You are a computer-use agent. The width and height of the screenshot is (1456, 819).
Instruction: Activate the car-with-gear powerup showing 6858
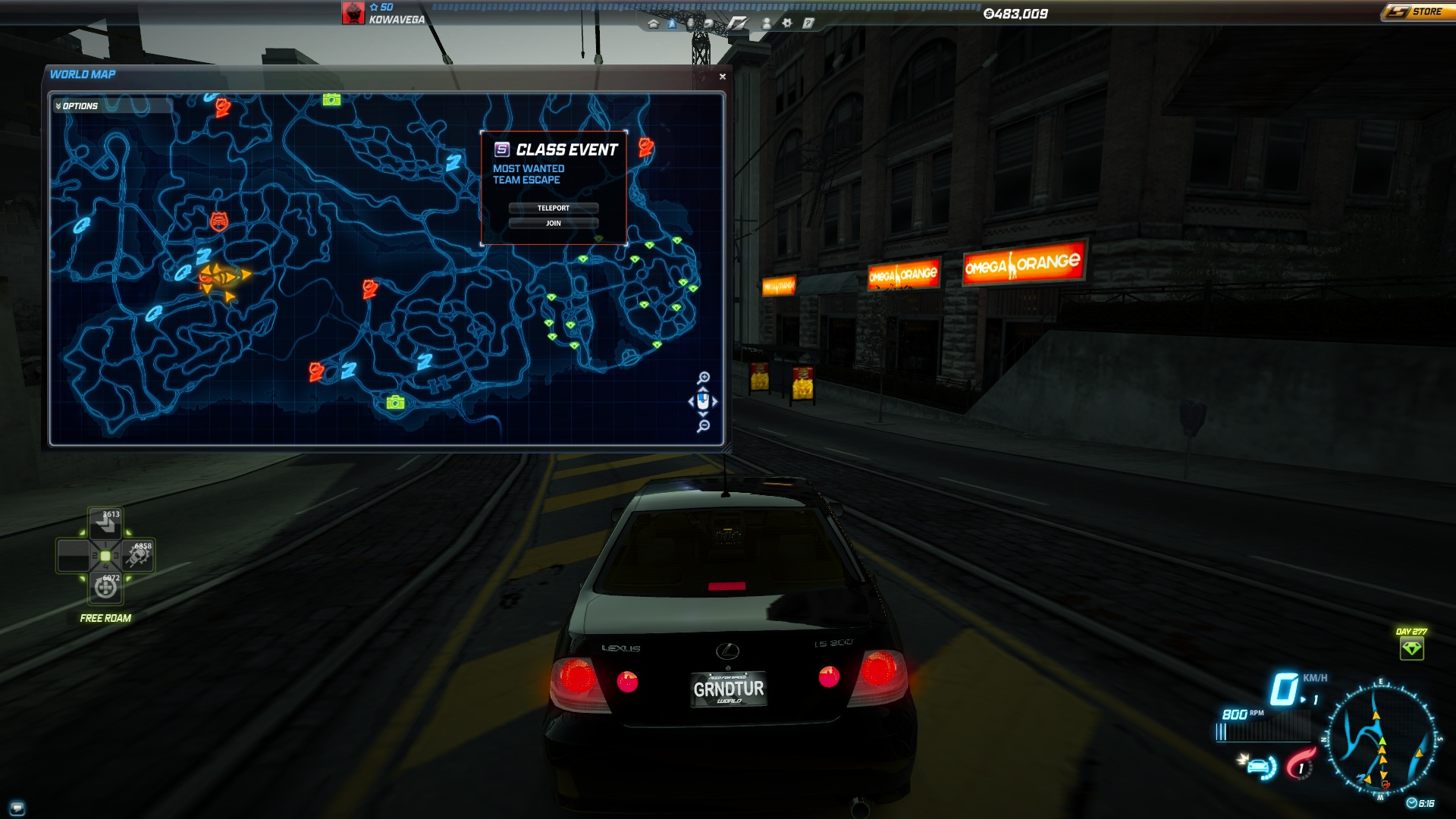coord(140,556)
